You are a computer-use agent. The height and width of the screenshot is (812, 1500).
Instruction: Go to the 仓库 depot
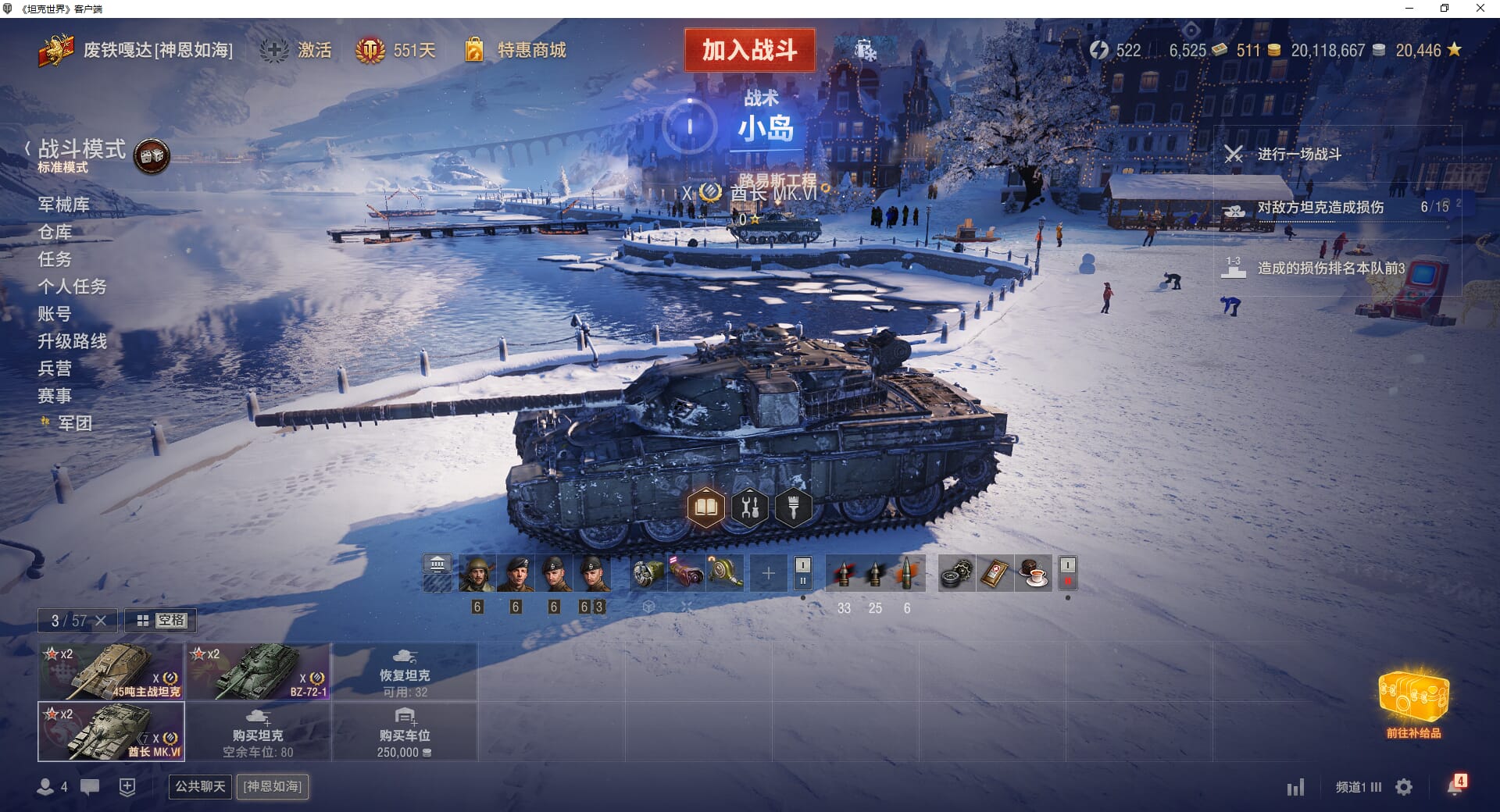[x=55, y=232]
